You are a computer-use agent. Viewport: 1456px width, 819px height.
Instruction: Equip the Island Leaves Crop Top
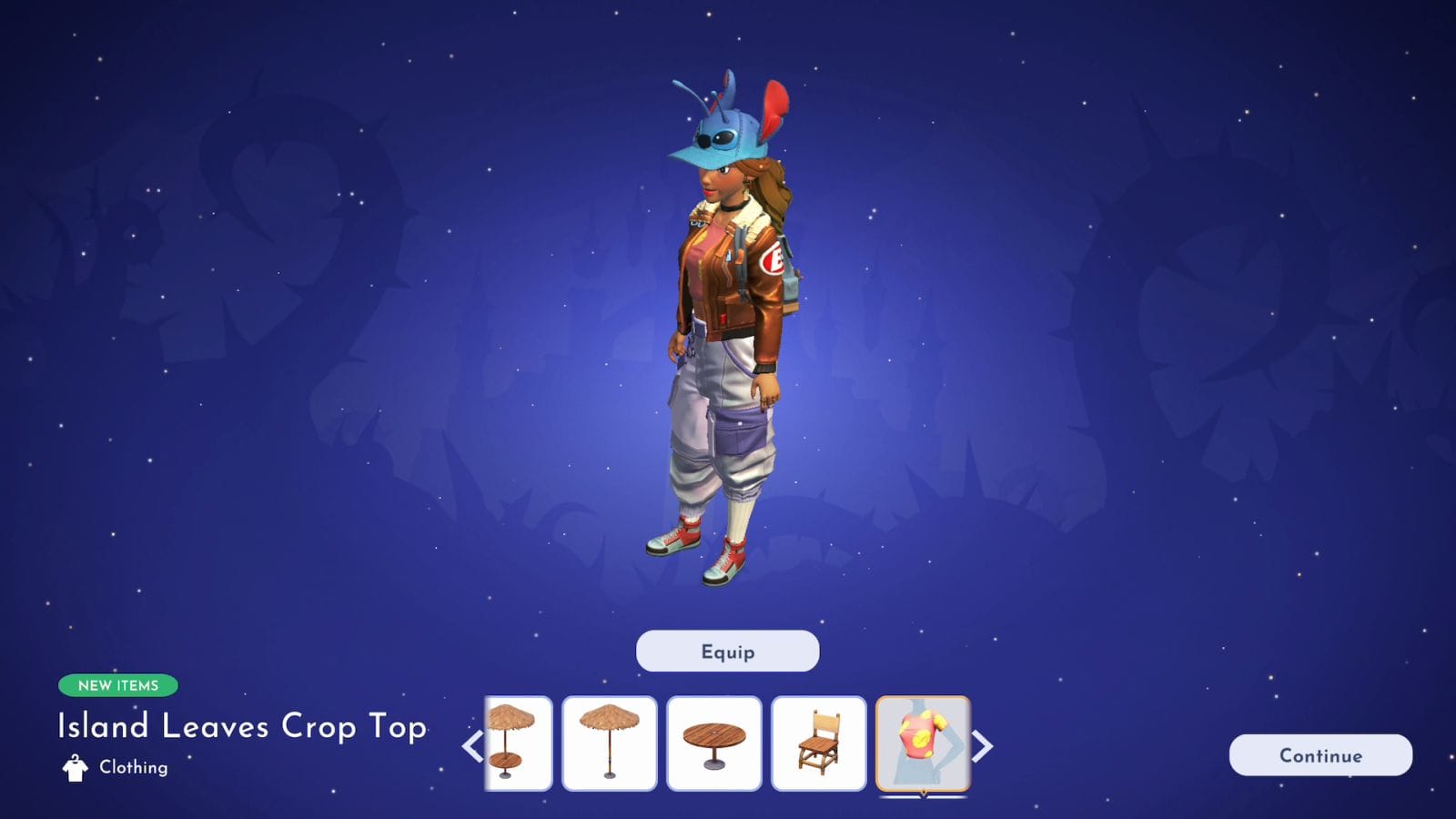[x=727, y=652]
